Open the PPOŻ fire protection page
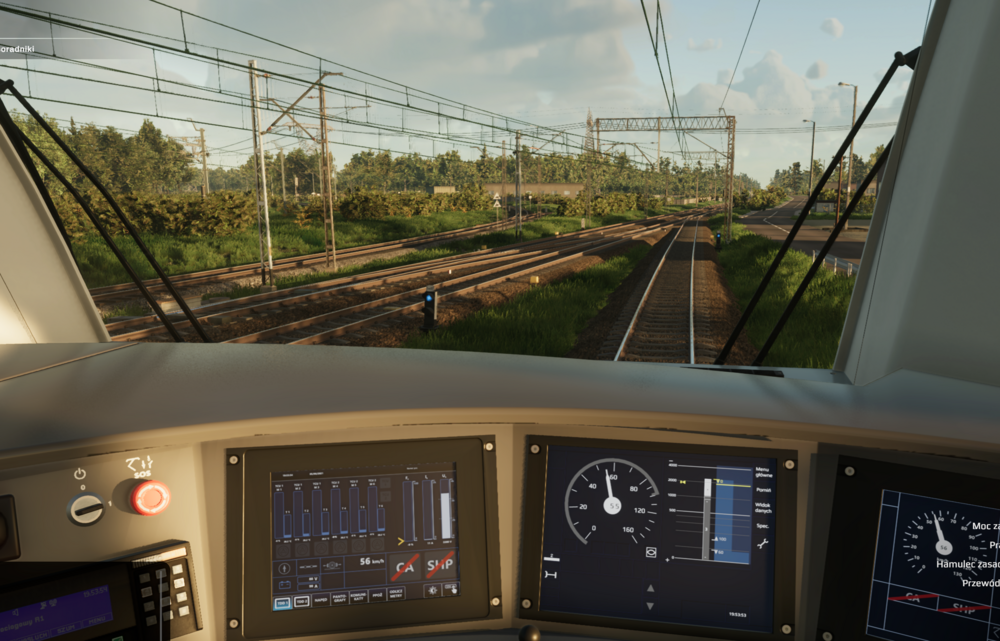The width and height of the screenshot is (1000, 641). pyautogui.click(x=377, y=595)
